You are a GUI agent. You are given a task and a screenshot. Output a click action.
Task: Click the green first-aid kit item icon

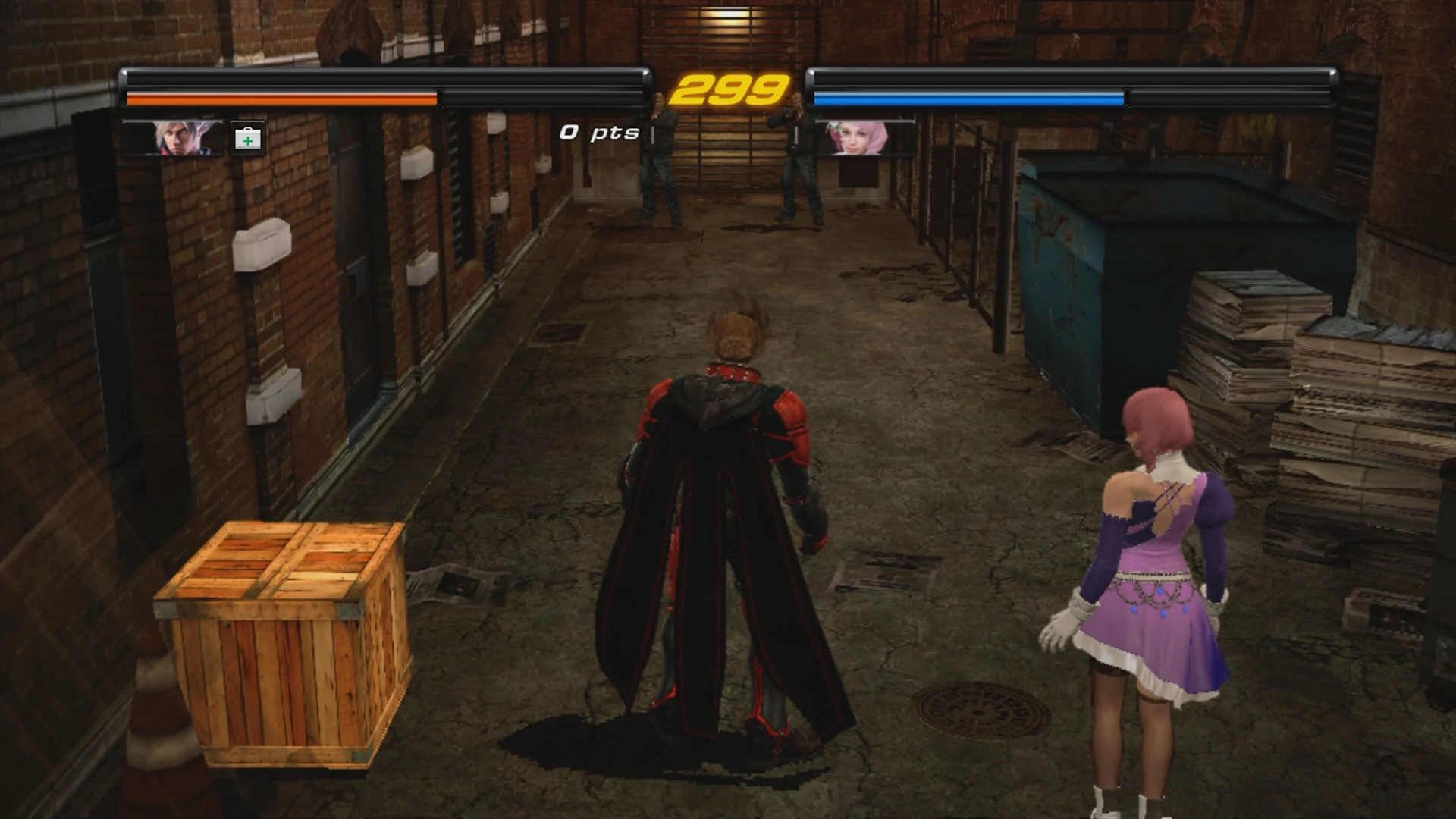pos(247,137)
